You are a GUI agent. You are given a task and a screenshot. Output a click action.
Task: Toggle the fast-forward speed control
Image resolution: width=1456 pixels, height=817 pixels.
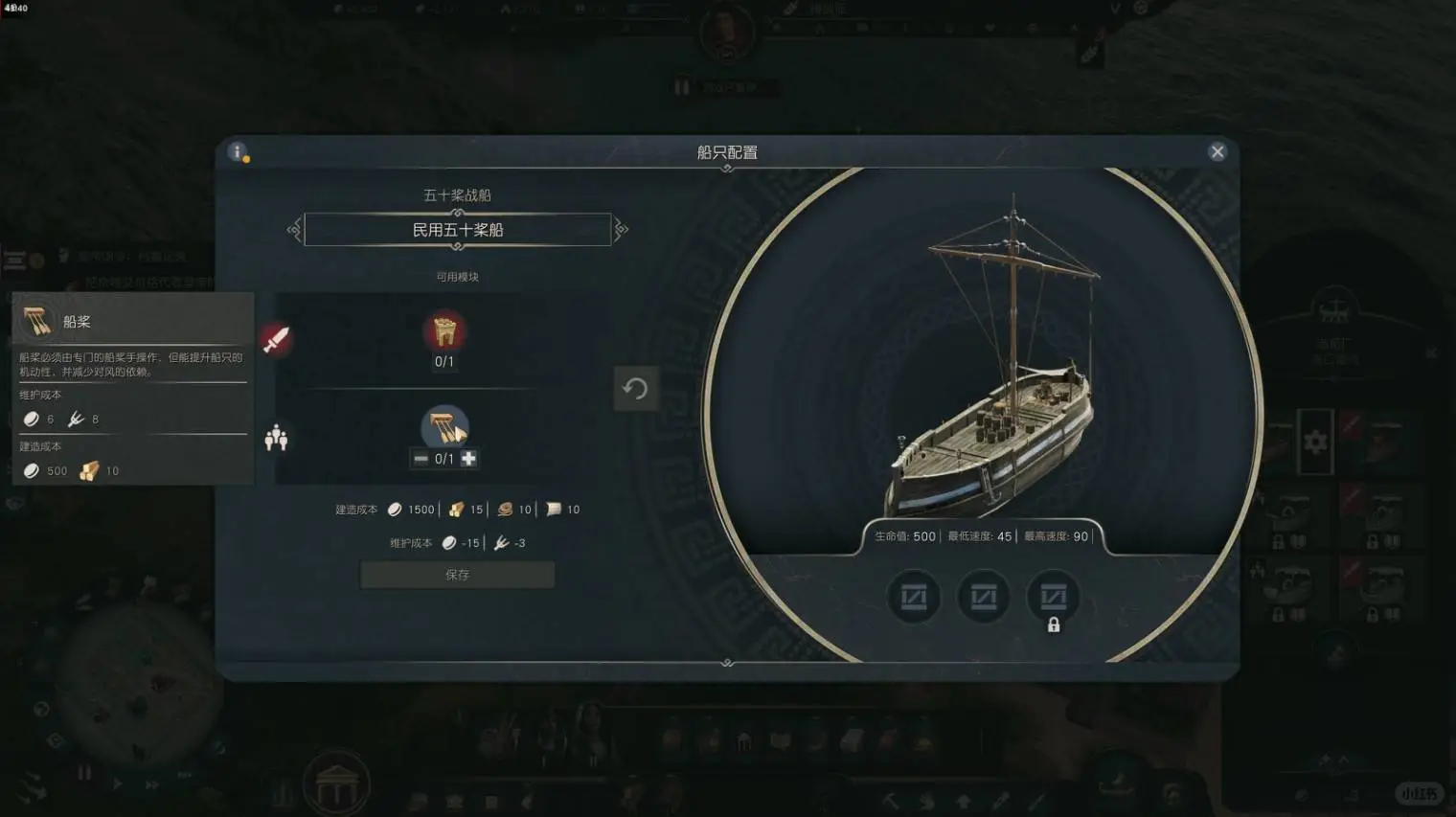click(x=154, y=783)
